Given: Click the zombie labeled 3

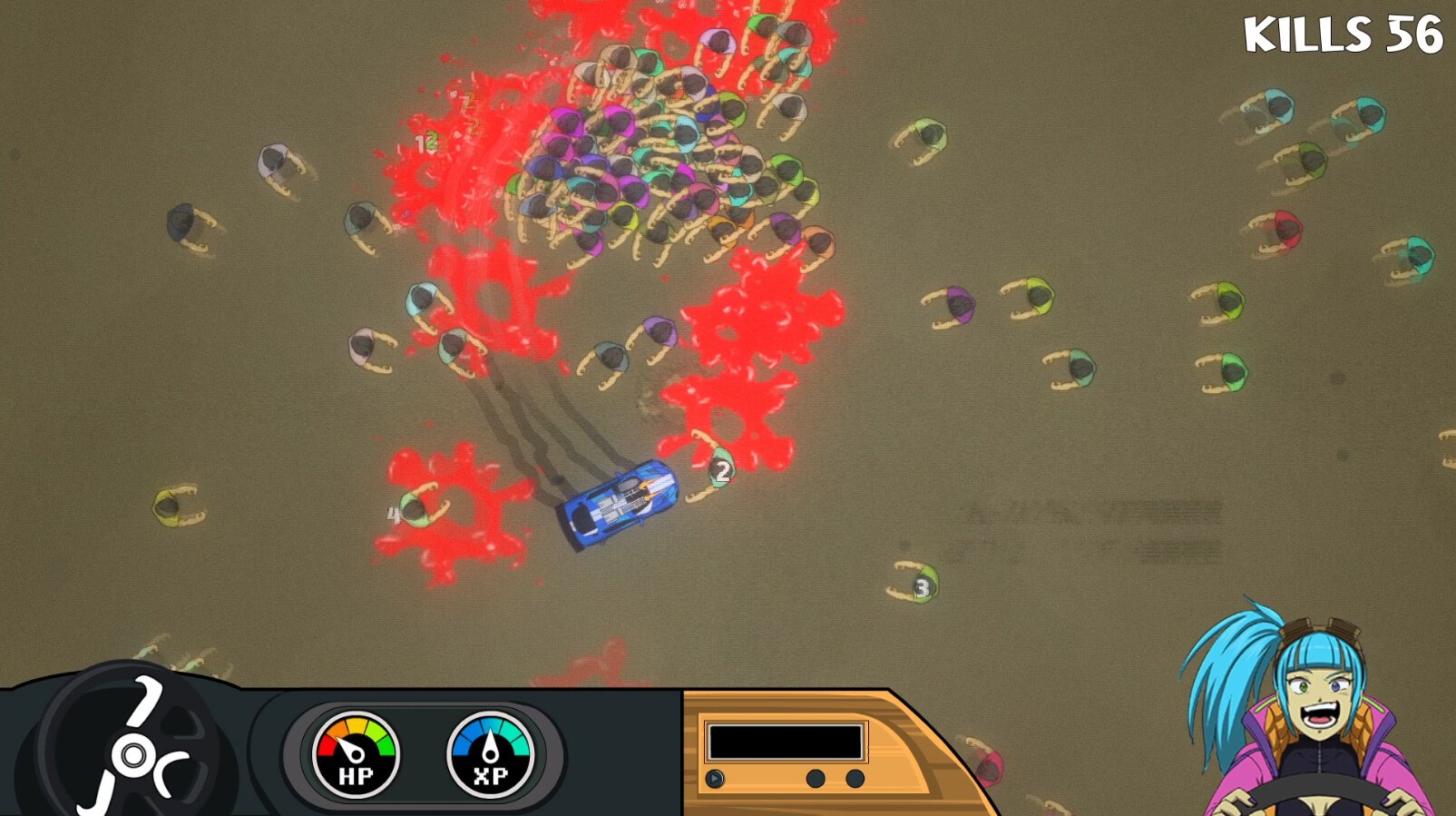Looking at the screenshot, I should tap(922, 585).
